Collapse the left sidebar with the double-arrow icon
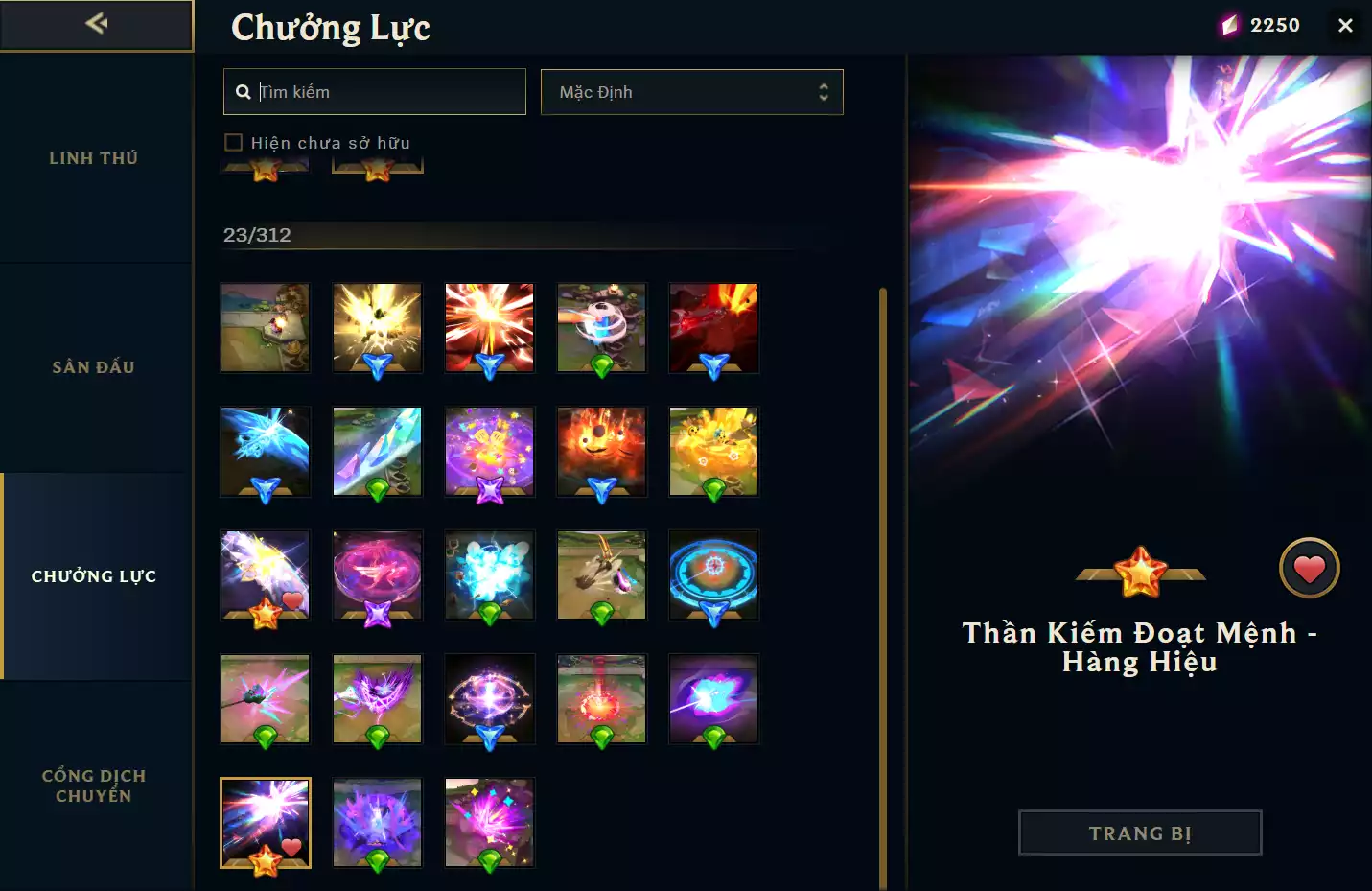 click(x=96, y=25)
